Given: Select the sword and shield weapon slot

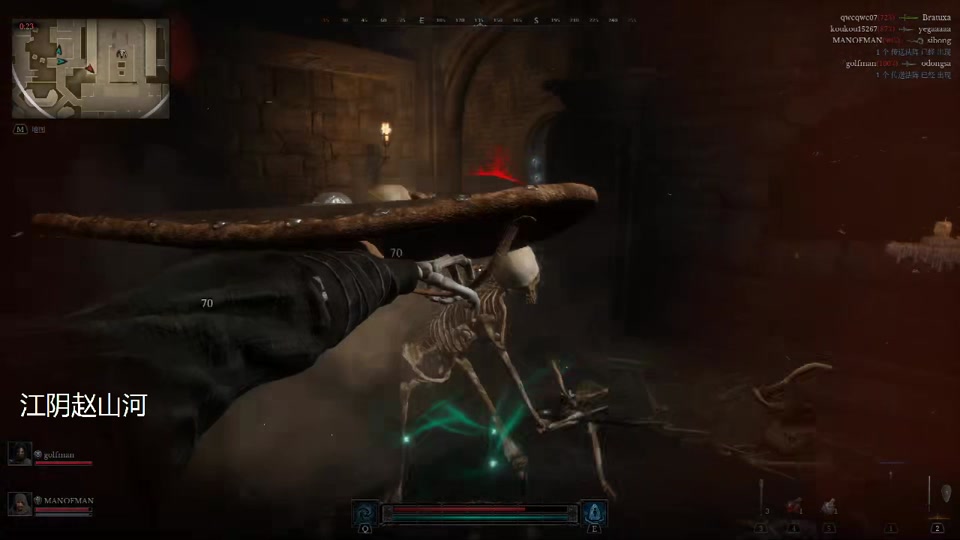Looking at the screenshot, I should coord(937,498).
